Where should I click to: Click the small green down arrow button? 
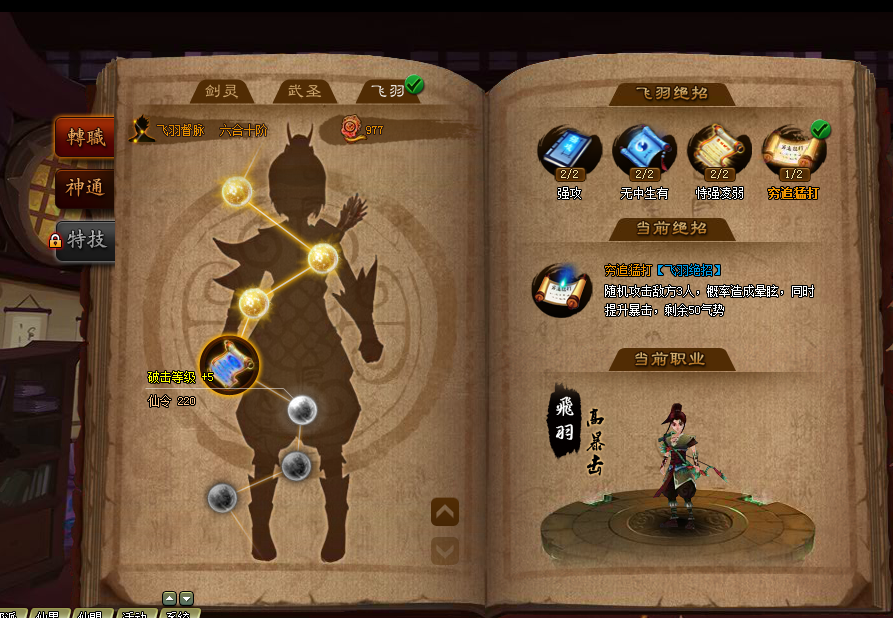(186, 598)
